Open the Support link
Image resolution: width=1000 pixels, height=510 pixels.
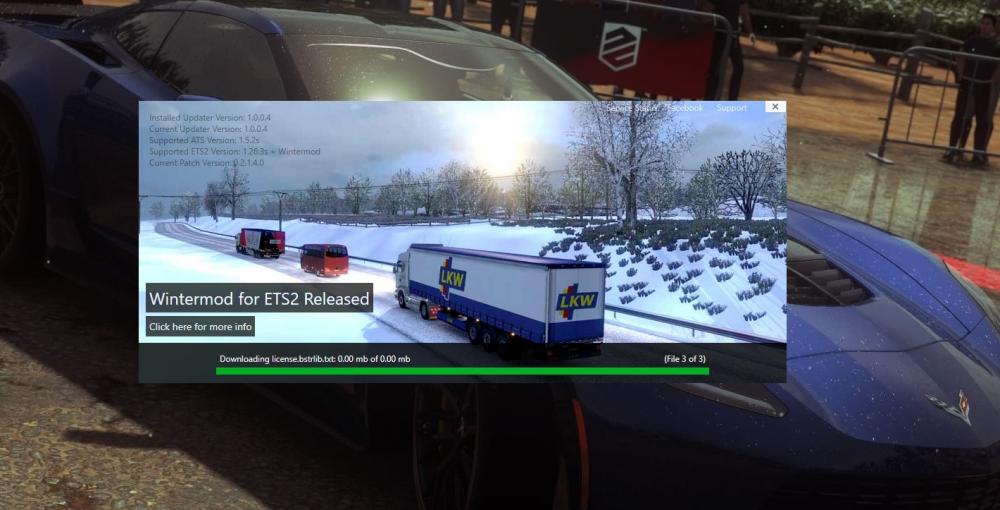pos(731,108)
